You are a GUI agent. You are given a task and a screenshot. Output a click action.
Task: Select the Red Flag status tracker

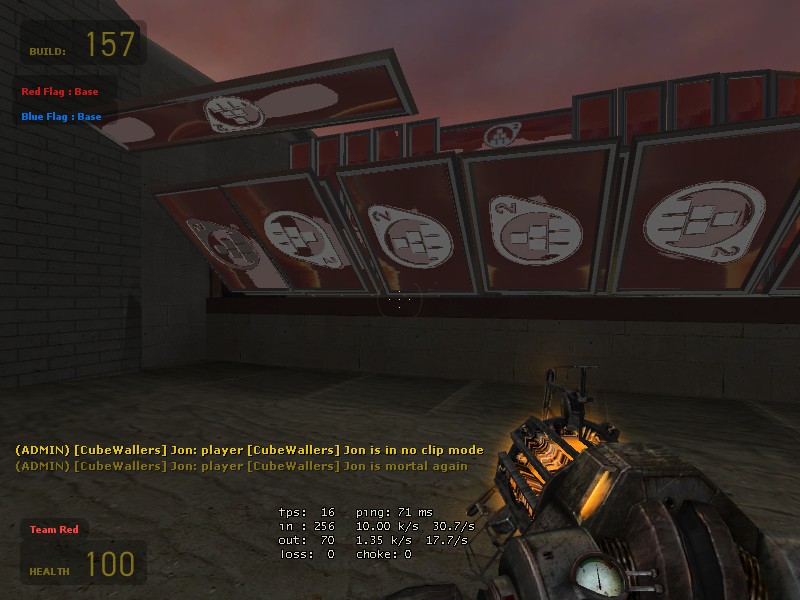tap(61, 92)
